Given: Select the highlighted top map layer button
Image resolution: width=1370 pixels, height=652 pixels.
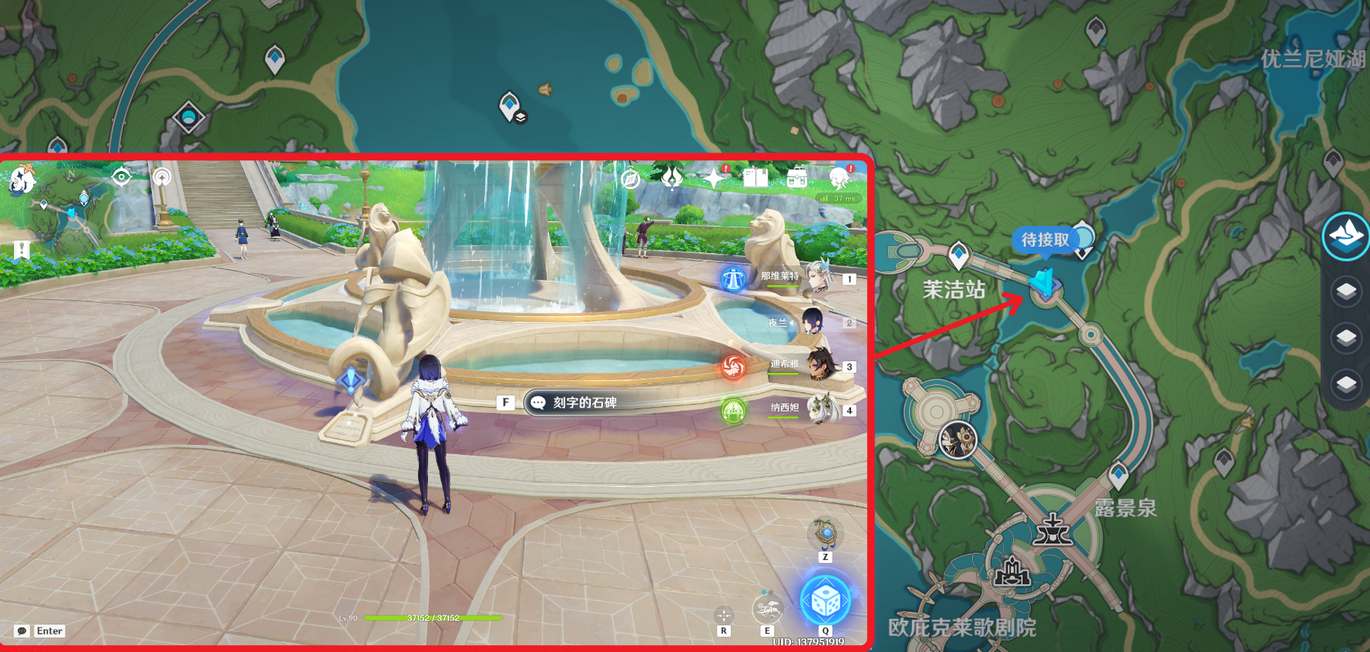Looking at the screenshot, I should (x=1345, y=236).
